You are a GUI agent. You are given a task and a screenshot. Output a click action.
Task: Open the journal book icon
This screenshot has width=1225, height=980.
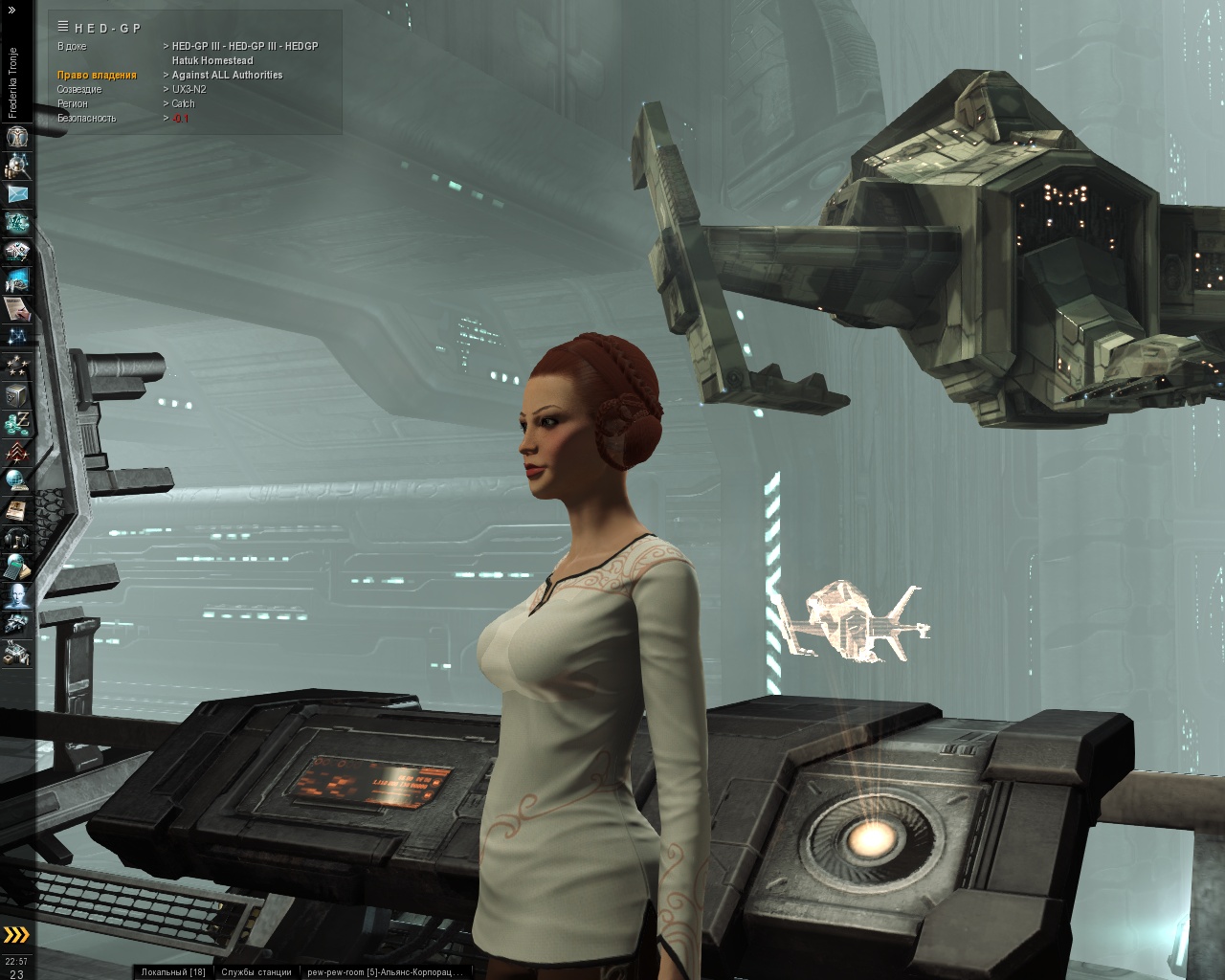[16, 509]
